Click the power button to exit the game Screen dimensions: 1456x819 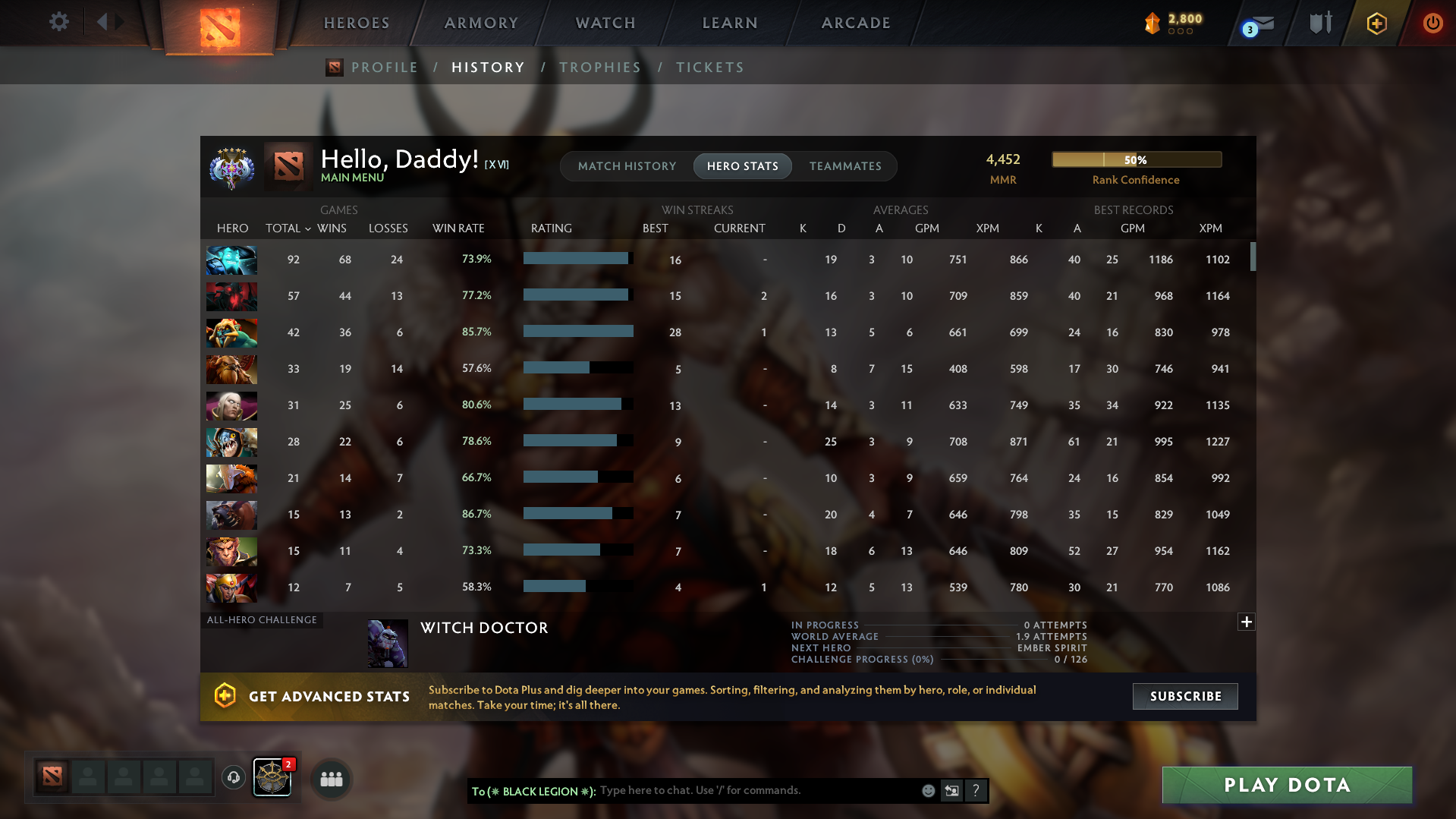pos(1432,23)
